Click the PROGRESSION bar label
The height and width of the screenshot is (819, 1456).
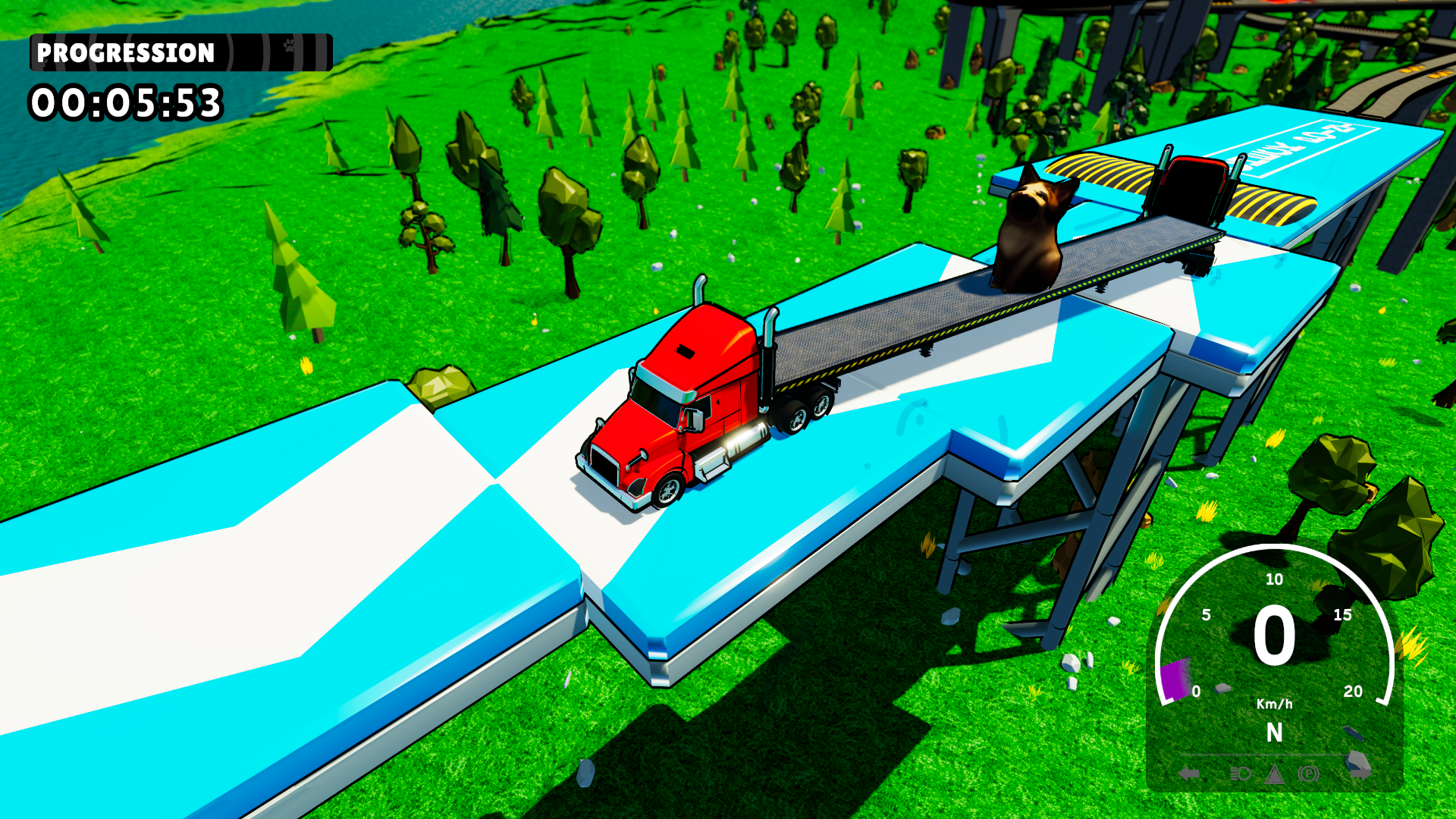point(125,53)
